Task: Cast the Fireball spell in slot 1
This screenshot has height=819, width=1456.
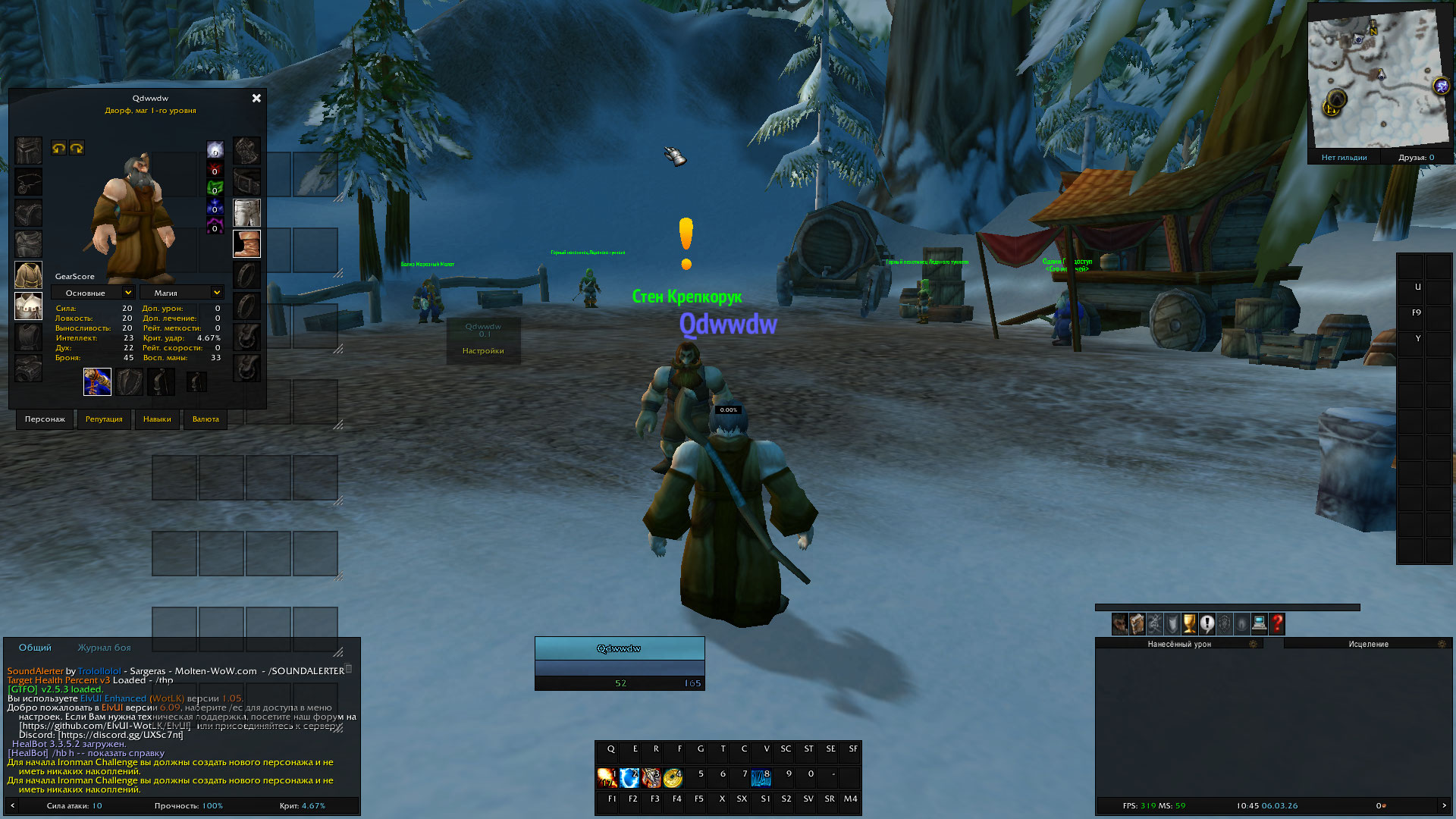Action: [607, 778]
